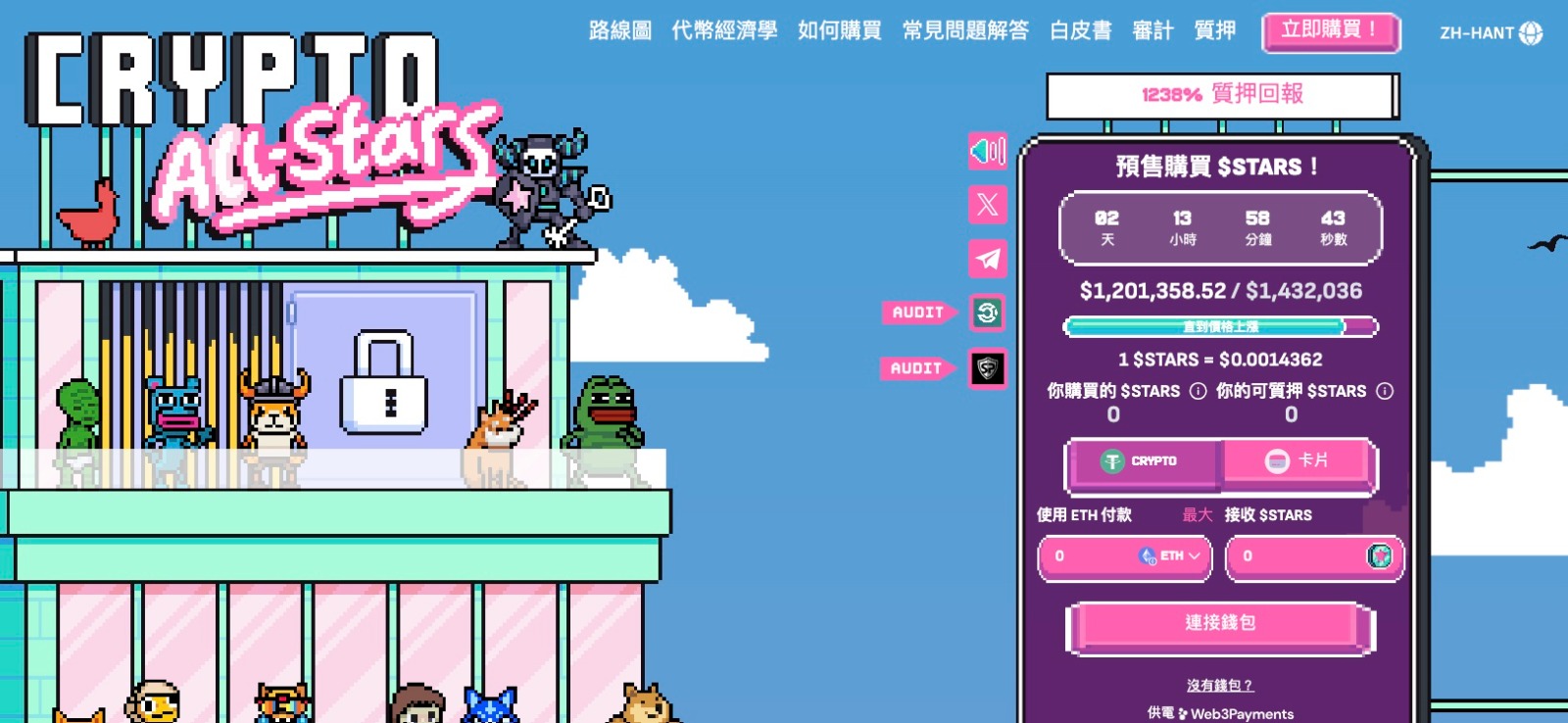
Task: Select the 審計 audit menu entry
Action: [x=1152, y=31]
